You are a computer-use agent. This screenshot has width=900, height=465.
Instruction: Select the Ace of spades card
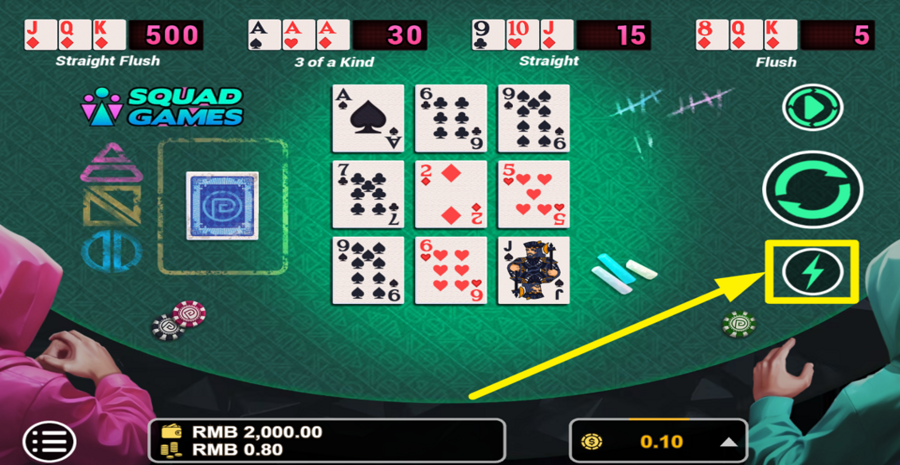click(x=368, y=118)
